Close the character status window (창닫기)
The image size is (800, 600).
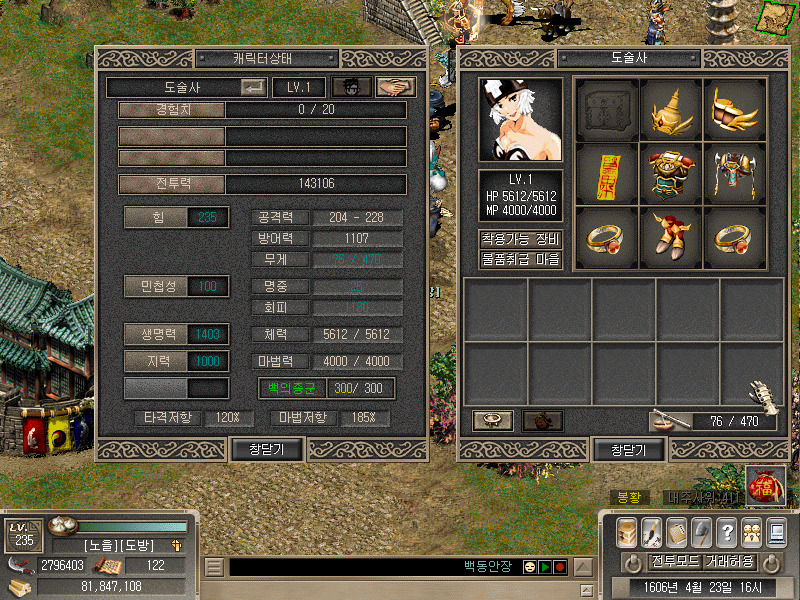266,450
